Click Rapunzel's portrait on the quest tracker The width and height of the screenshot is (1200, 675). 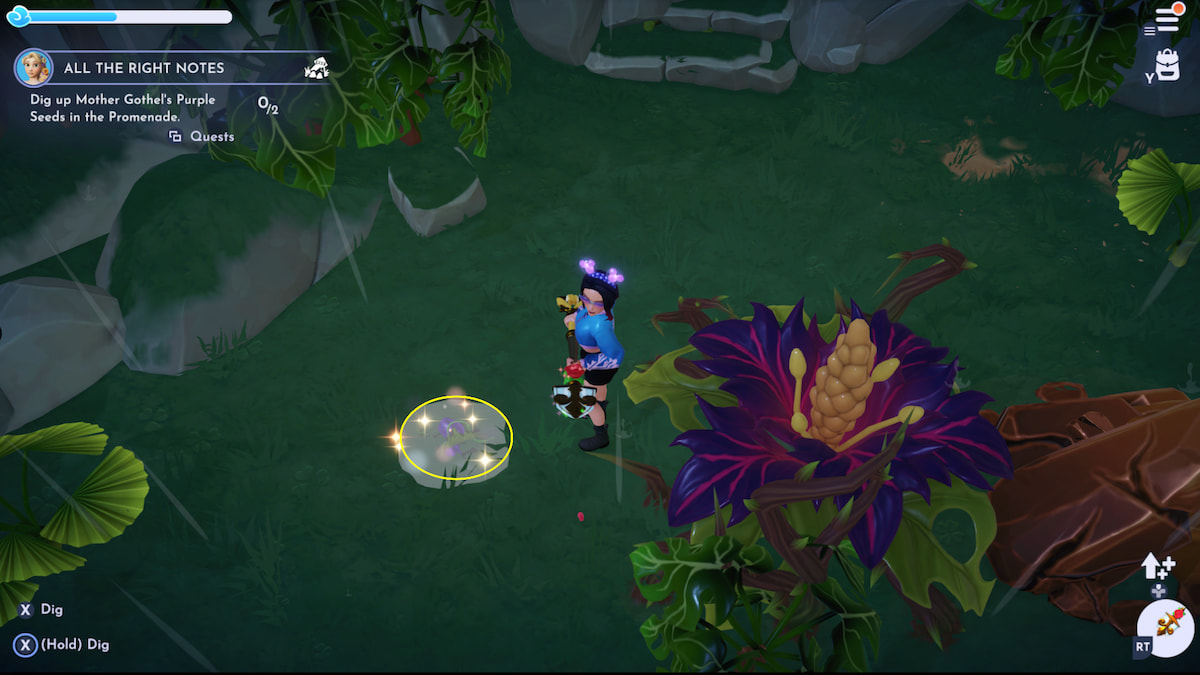click(33, 68)
